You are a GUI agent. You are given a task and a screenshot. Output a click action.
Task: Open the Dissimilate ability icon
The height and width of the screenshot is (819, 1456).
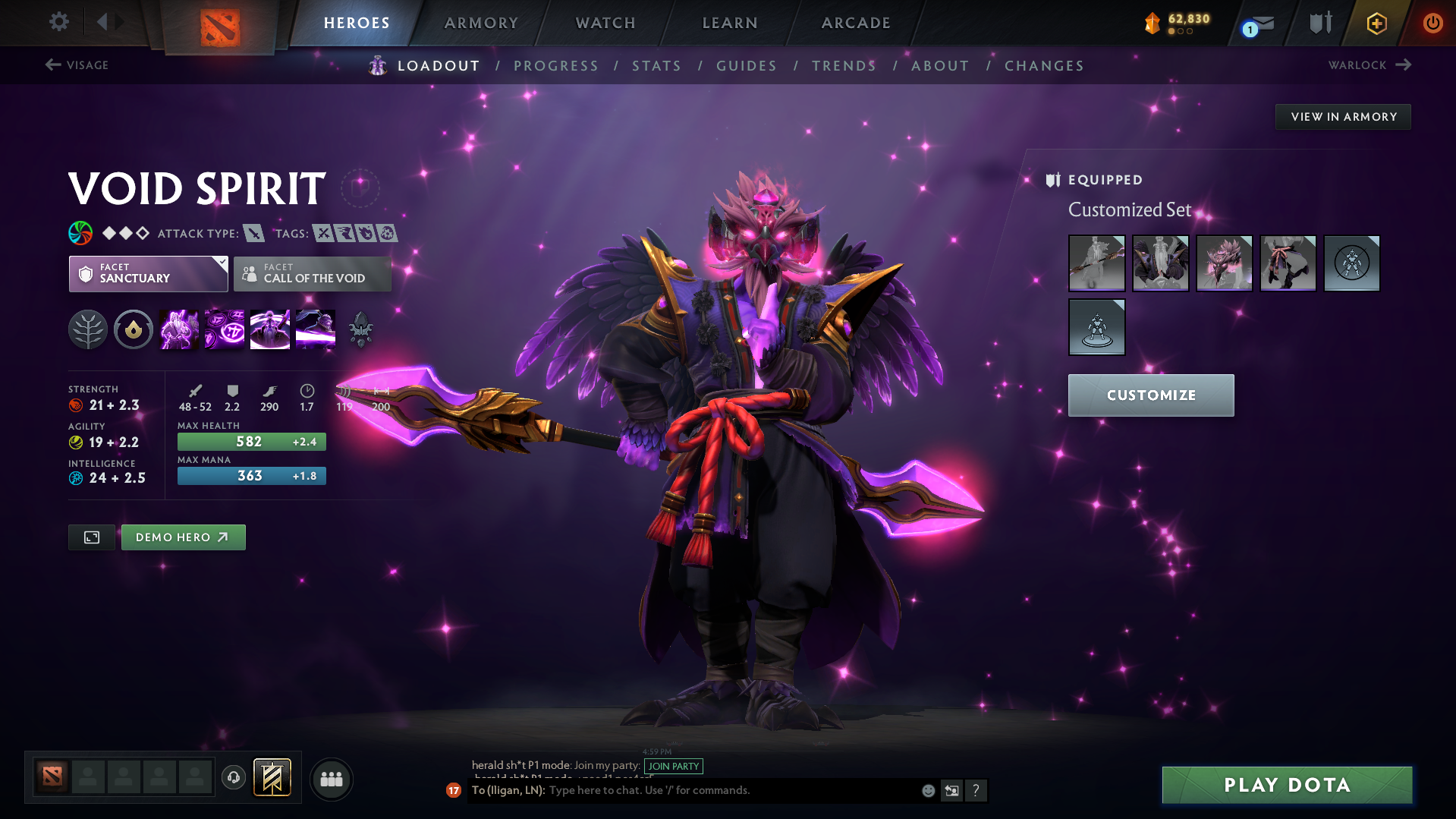(224, 329)
